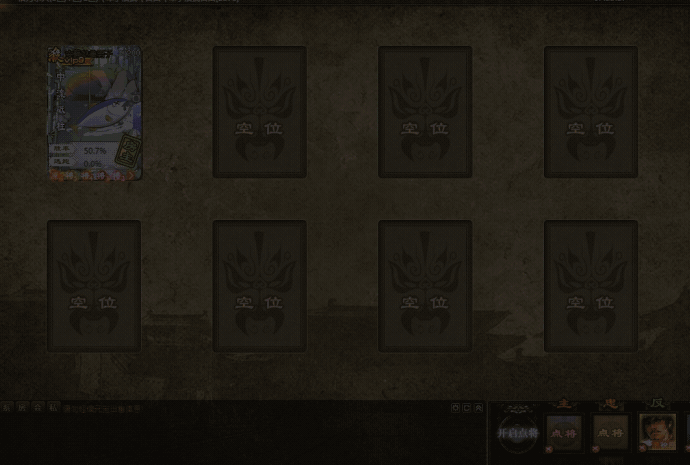Select the occupied room host player card
Image resolution: width=690 pixels, height=465 pixels.
[94, 113]
